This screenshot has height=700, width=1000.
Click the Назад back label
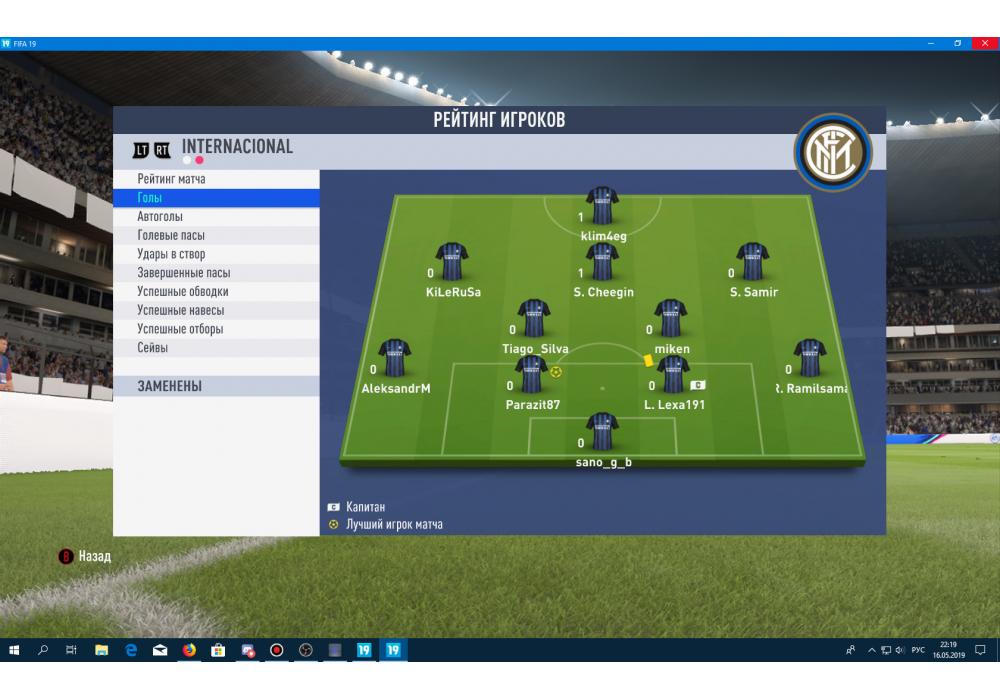click(95, 556)
